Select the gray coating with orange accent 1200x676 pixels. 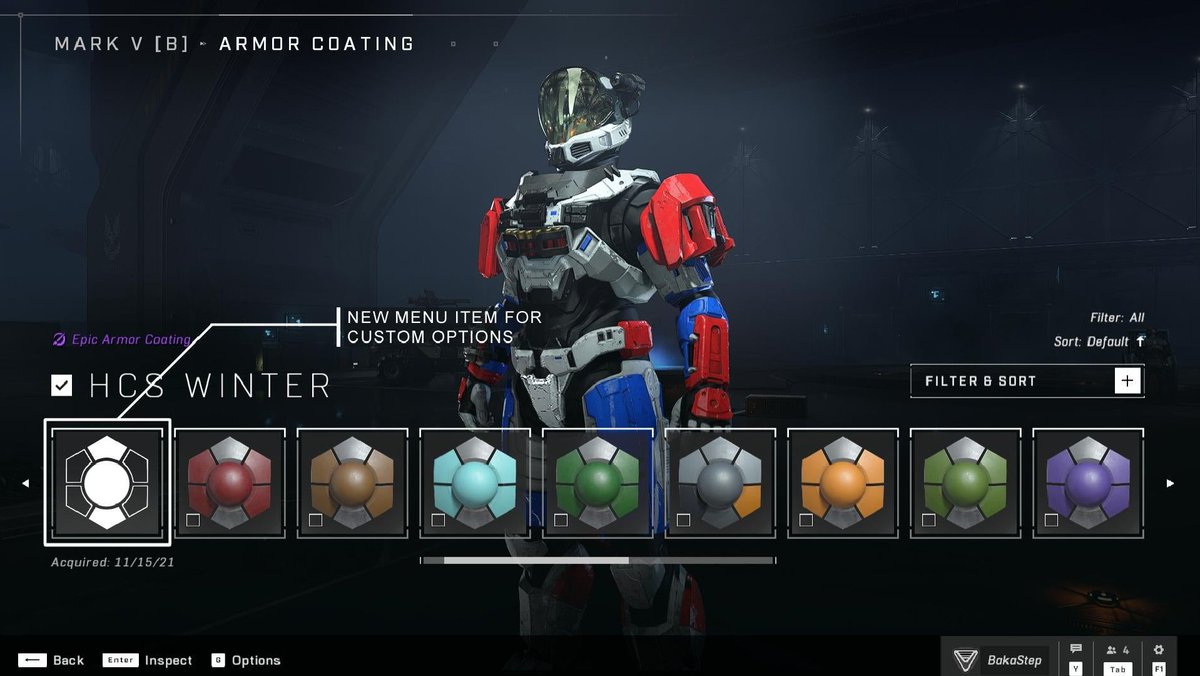(x=721, y=483)
